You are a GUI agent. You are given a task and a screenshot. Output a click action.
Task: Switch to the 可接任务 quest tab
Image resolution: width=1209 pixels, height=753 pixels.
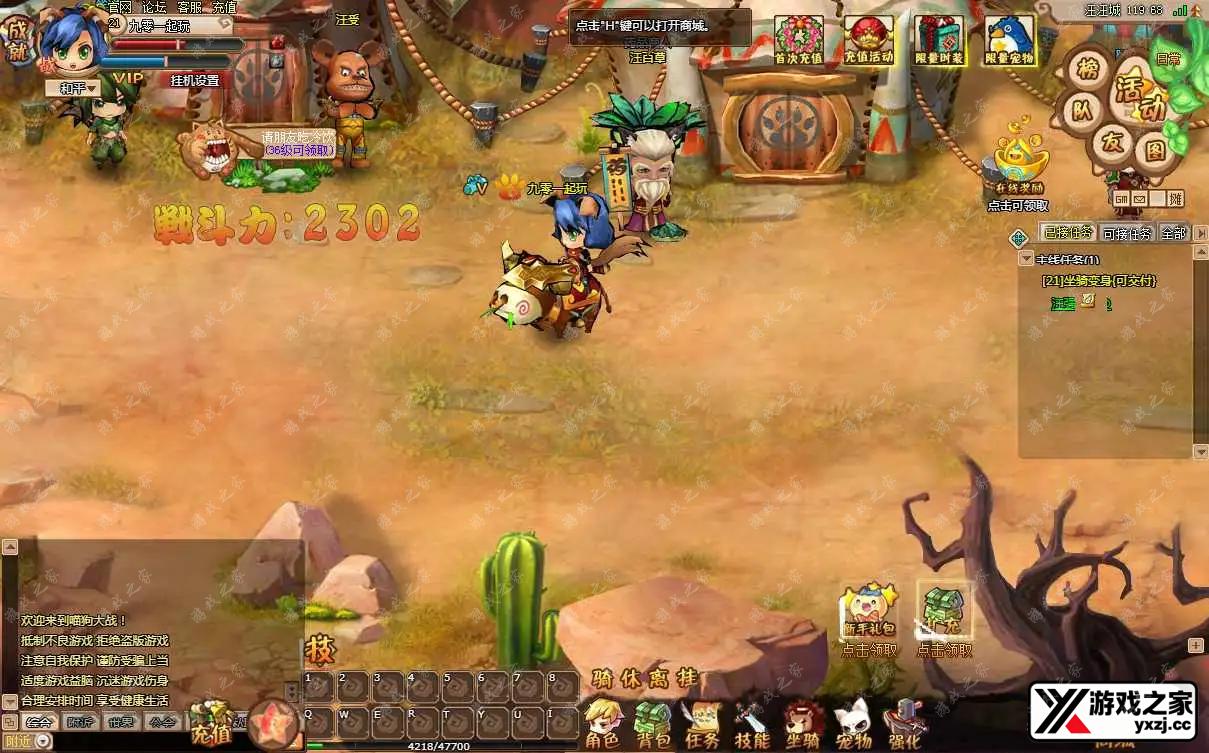(1127, 233)
